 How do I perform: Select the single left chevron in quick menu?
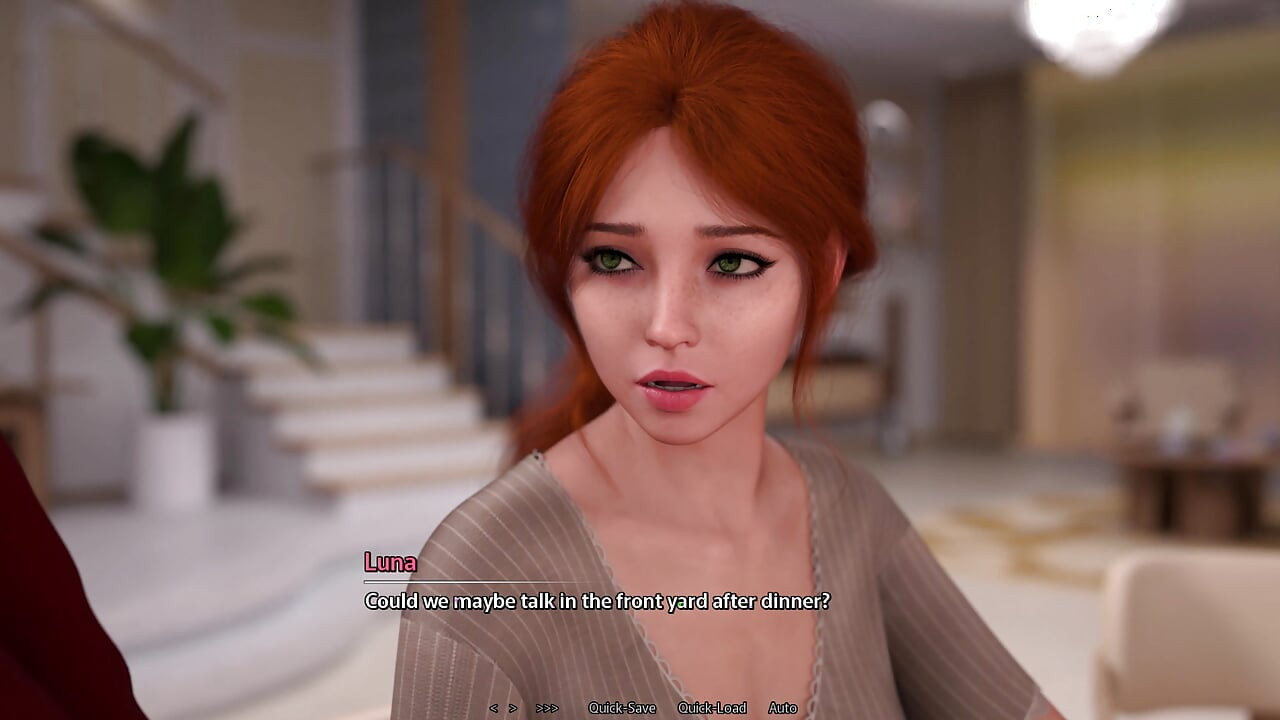point(494,707)
